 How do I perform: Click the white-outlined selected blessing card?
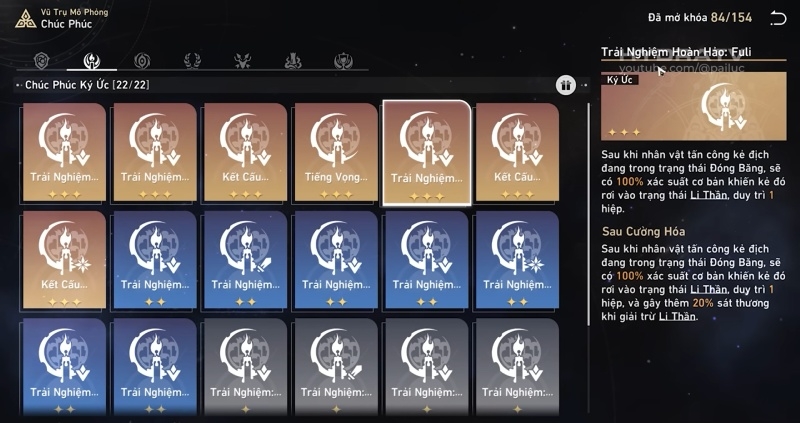coord(426,152)
